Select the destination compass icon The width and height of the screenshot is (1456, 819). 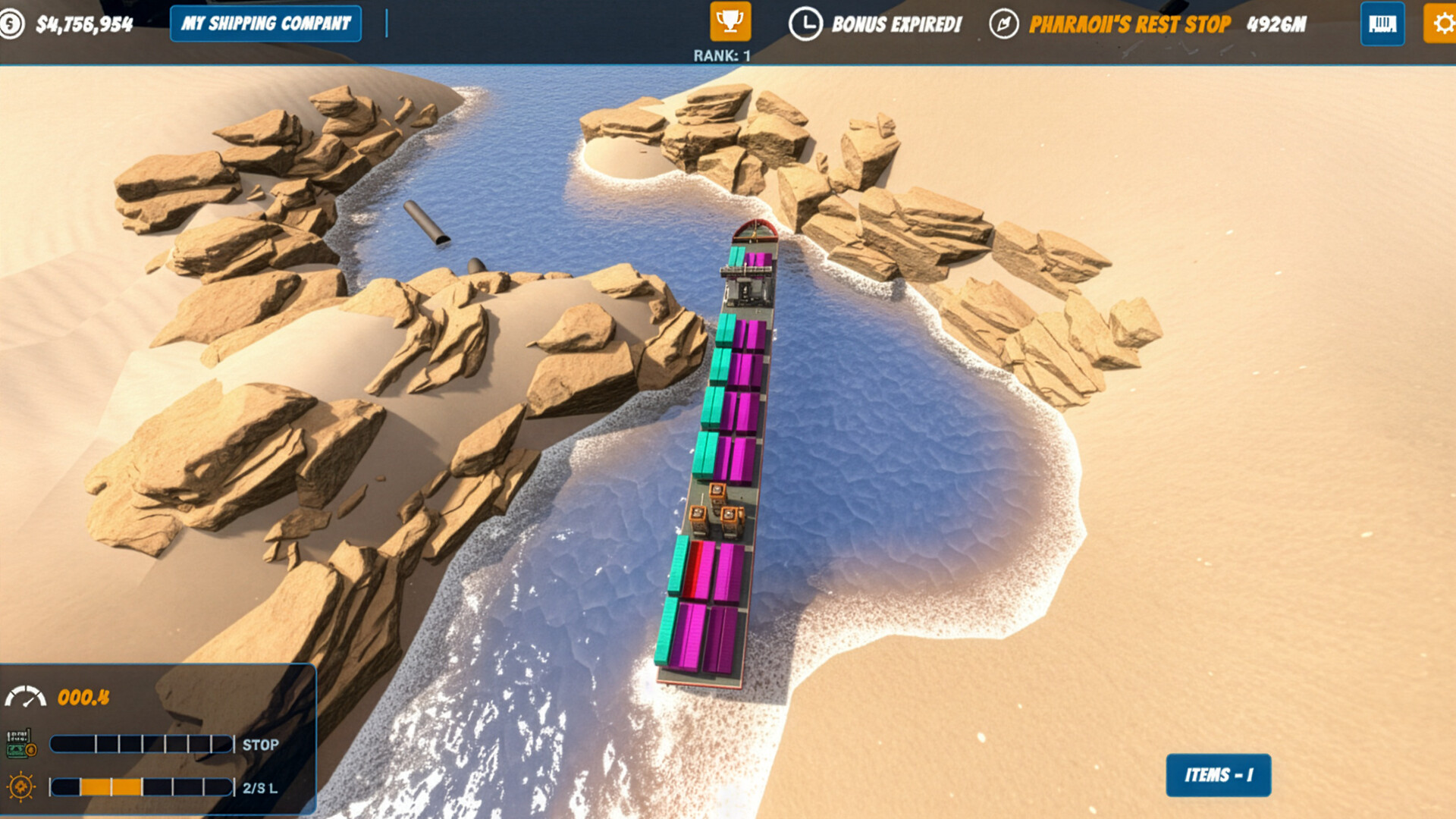click(1003, 24)
